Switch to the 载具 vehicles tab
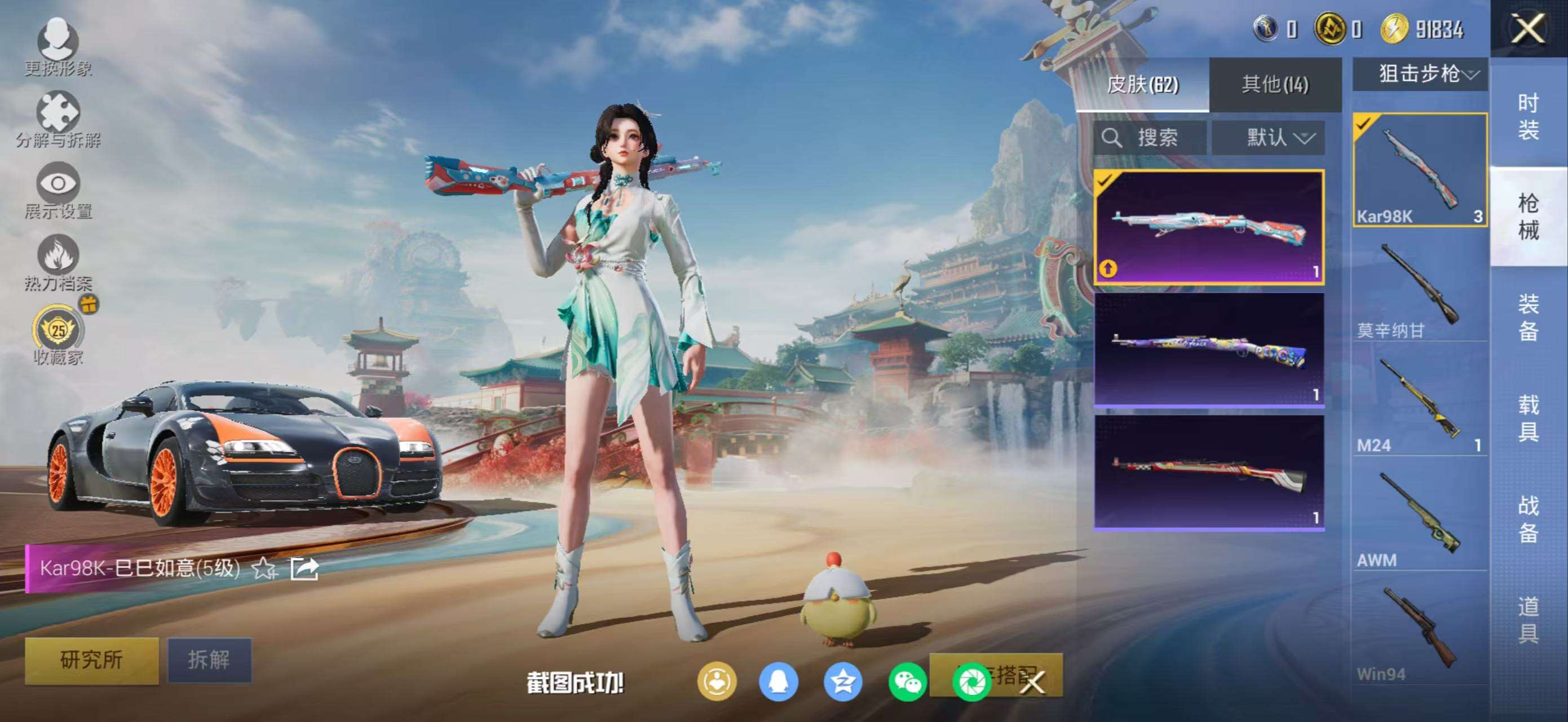Viewport: 1568px width, 722px height. [1528, 418]
